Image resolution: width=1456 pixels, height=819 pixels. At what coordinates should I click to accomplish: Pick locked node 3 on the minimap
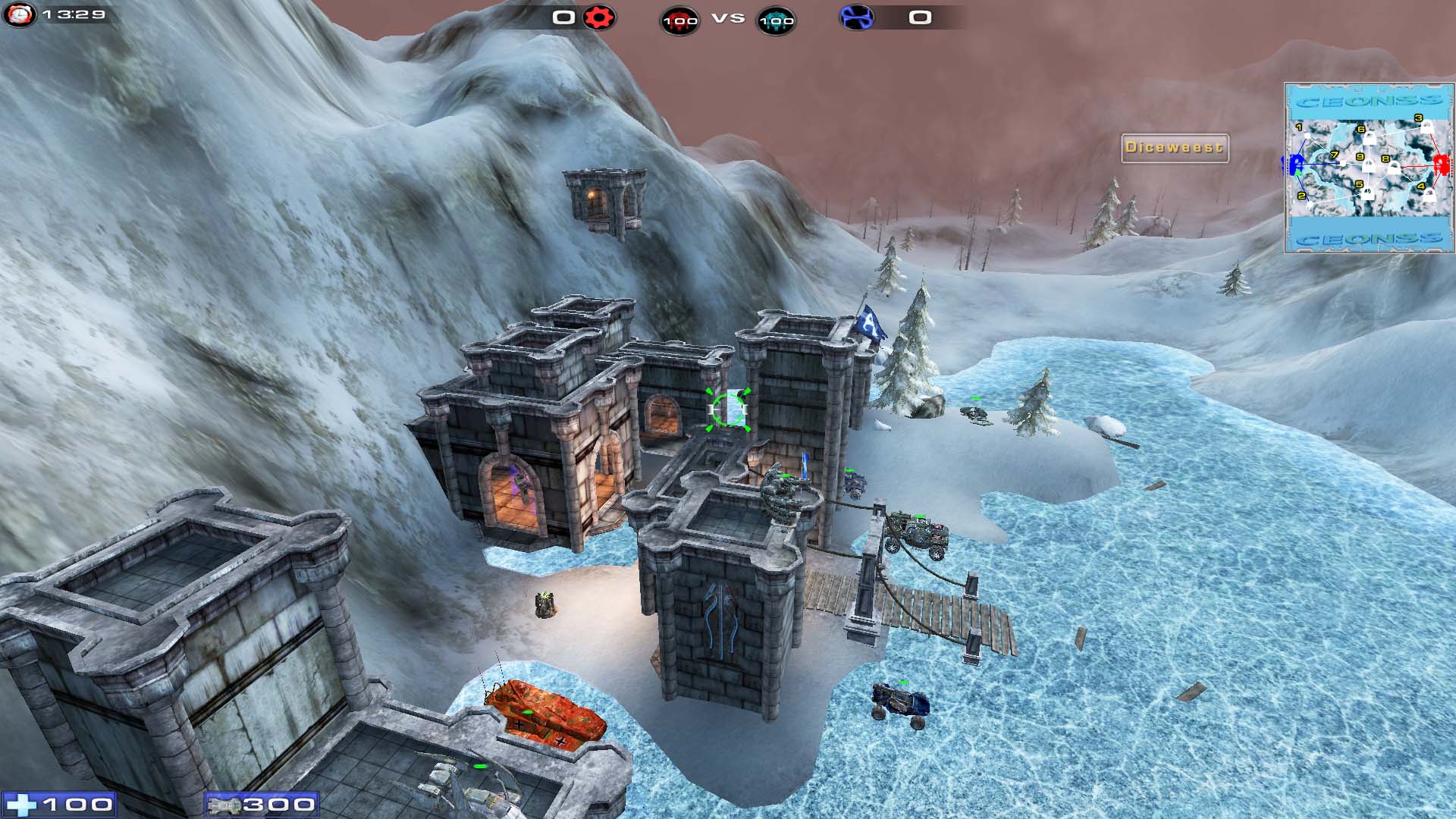[1426, 127]
